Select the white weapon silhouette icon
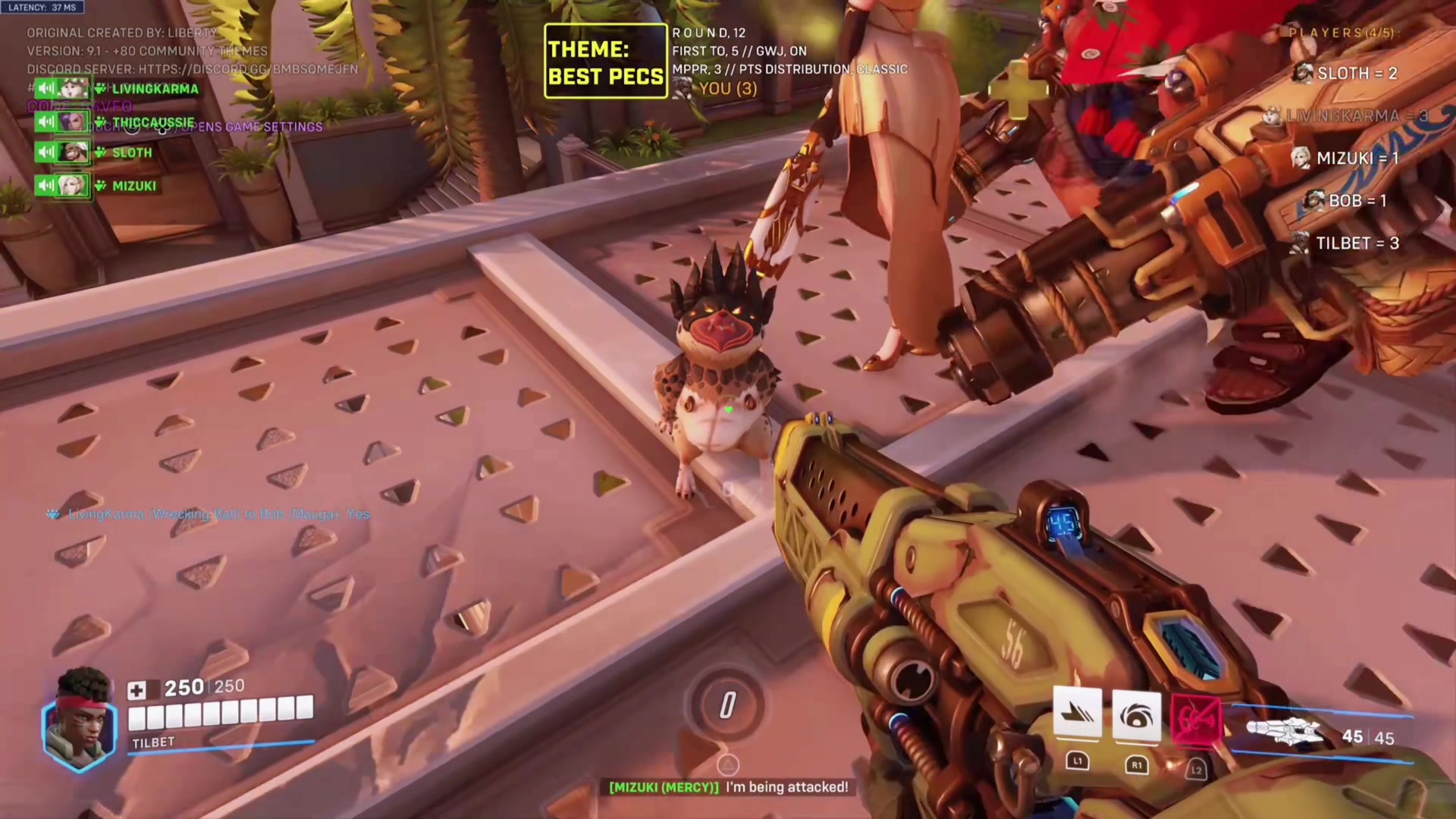This screenshot has width=1456, height=819. click(x=1285, y=732)
